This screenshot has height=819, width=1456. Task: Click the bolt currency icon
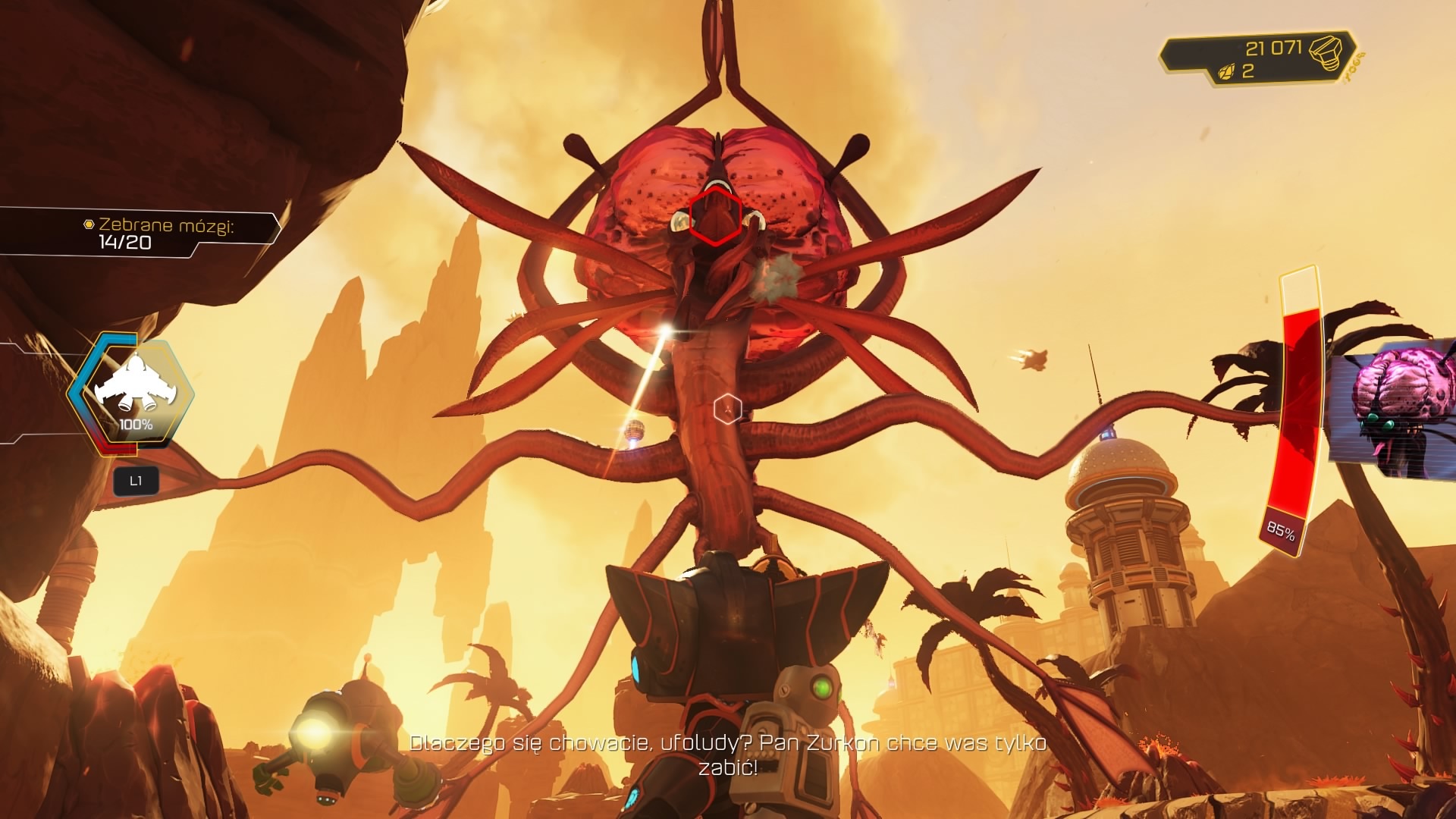point(1326,51)
